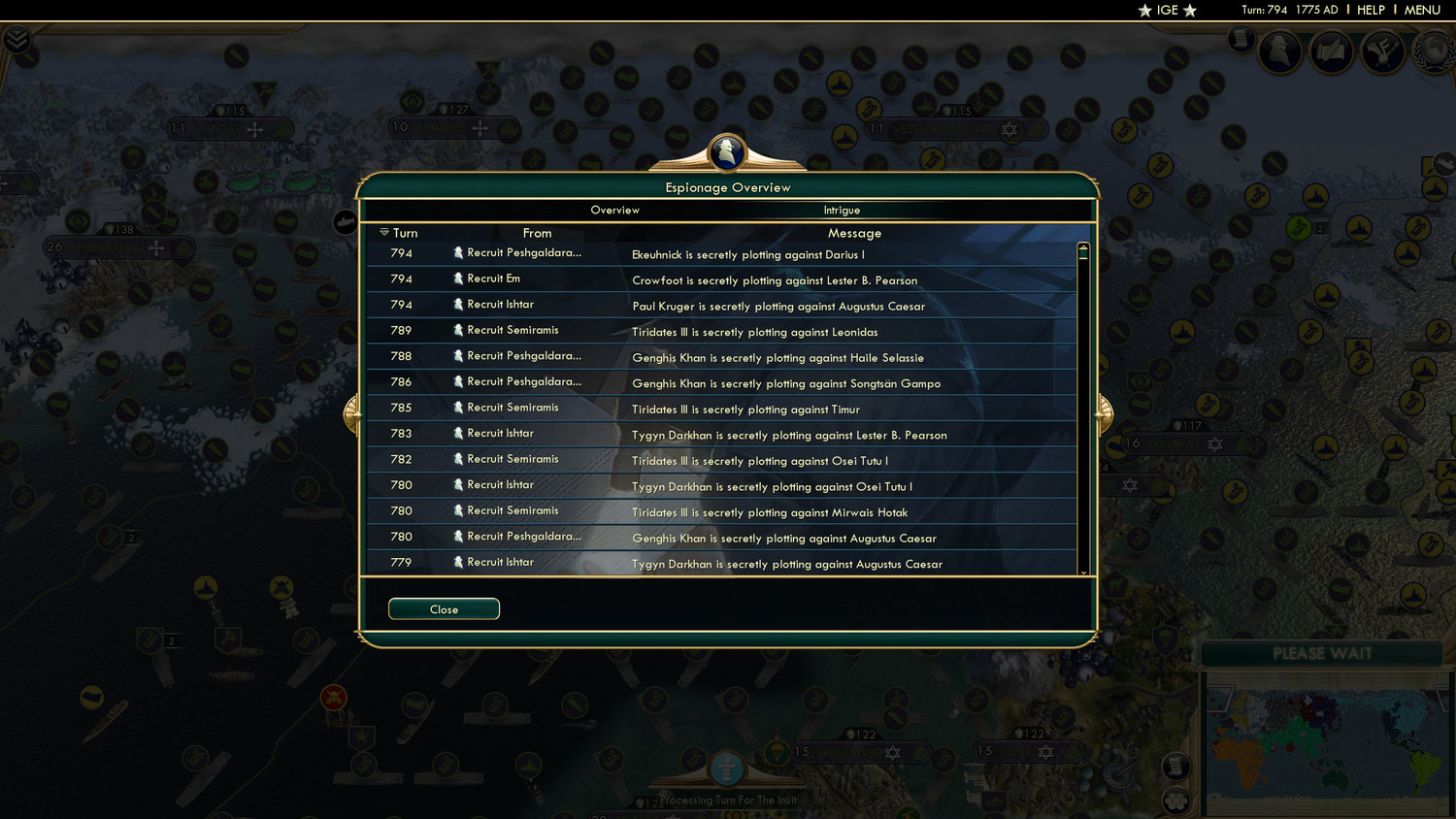
Task: Open the World Congress icon in the top bar
Action: (1436, 53)
